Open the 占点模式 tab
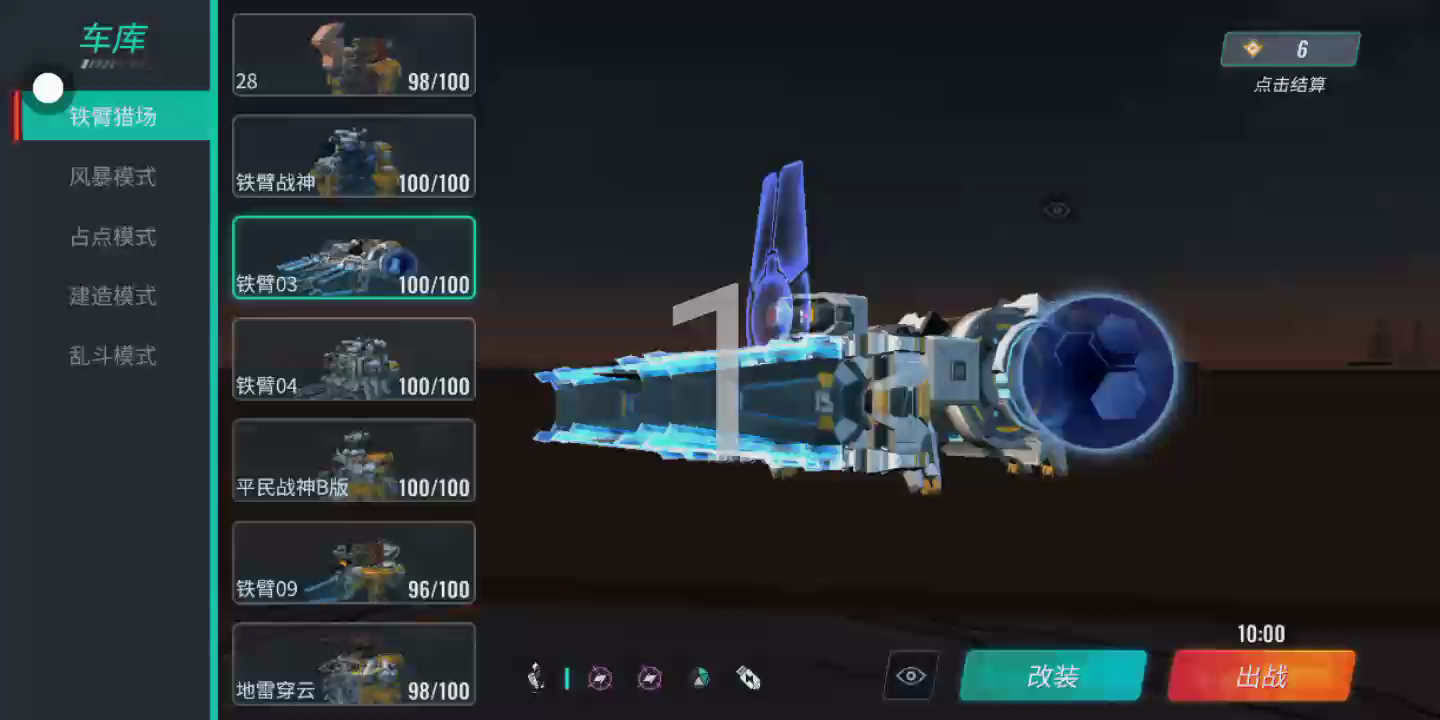Screen dimensions: 1440x720 coord(113,237)
